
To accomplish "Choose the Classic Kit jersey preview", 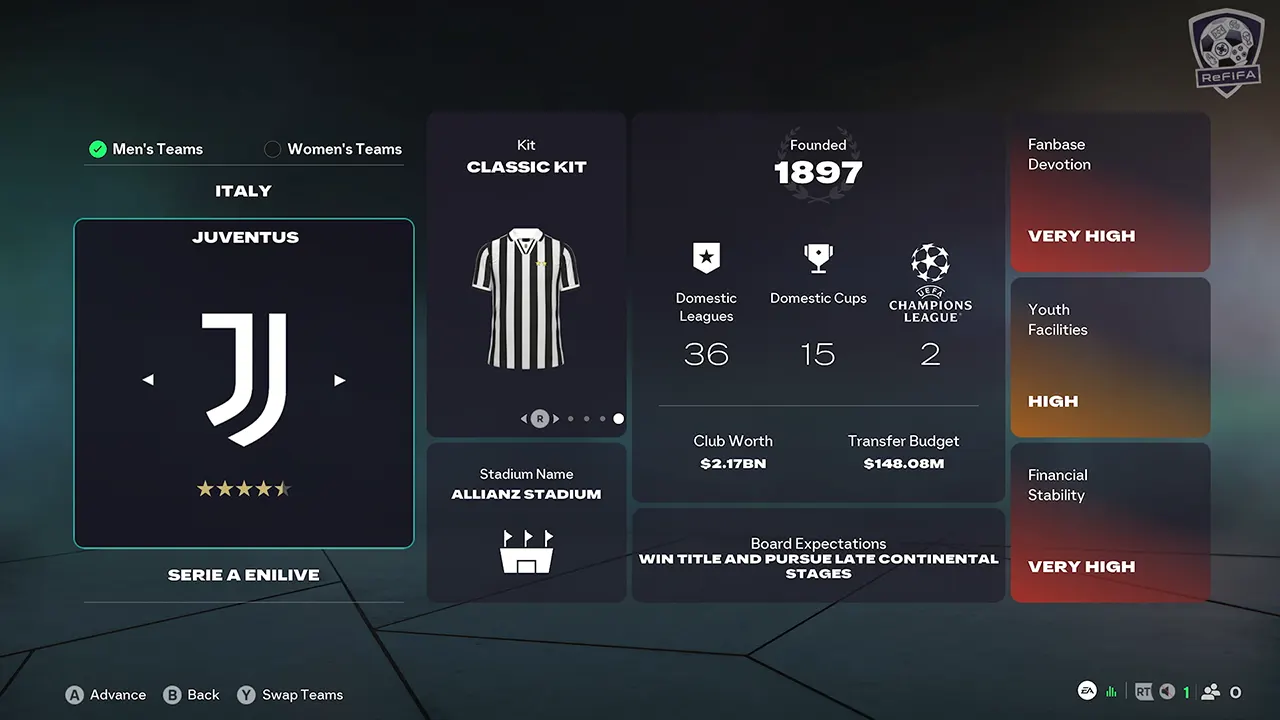I will [526, 299].
